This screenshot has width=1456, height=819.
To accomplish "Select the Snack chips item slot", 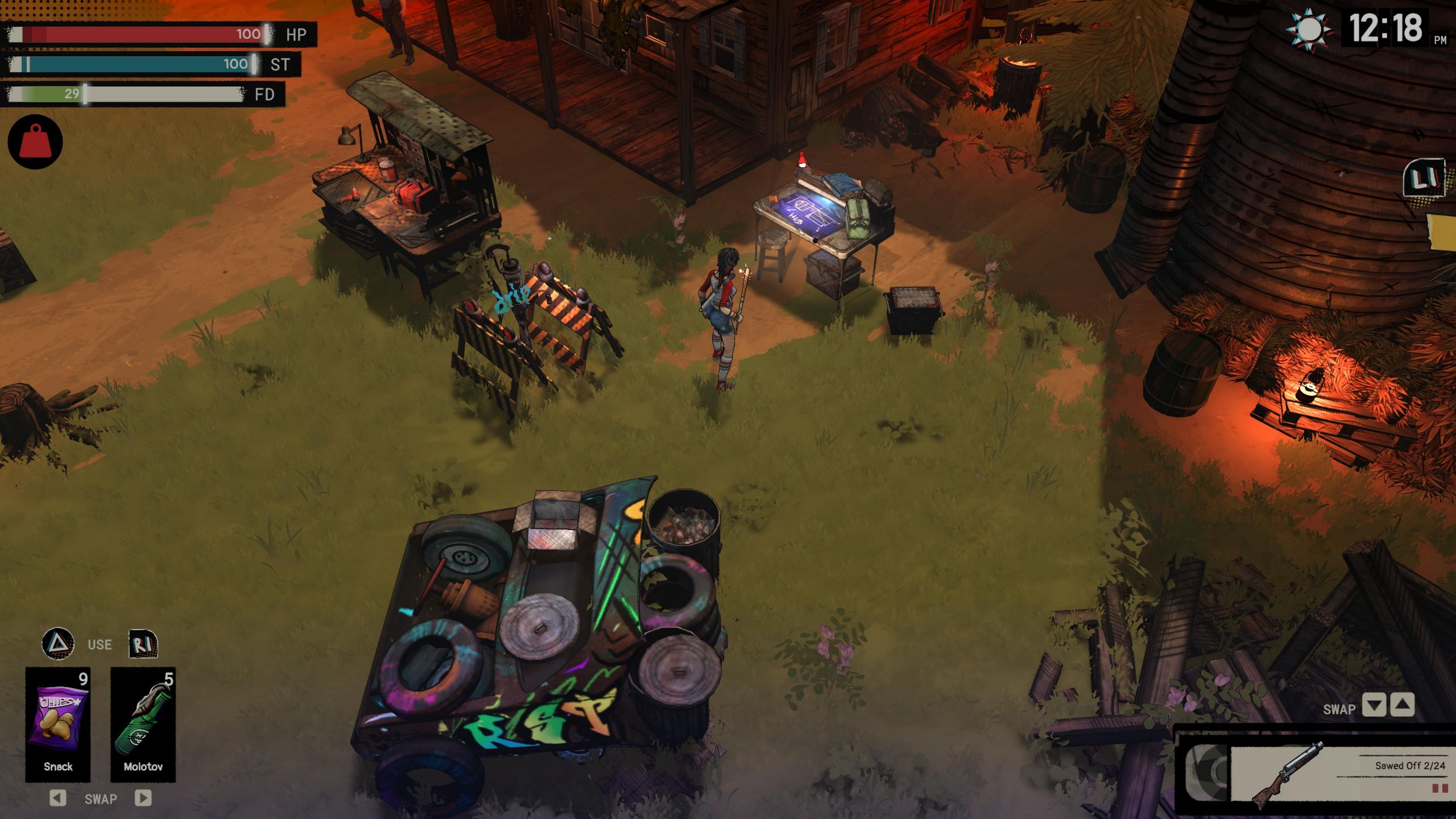I will [58, 723].
